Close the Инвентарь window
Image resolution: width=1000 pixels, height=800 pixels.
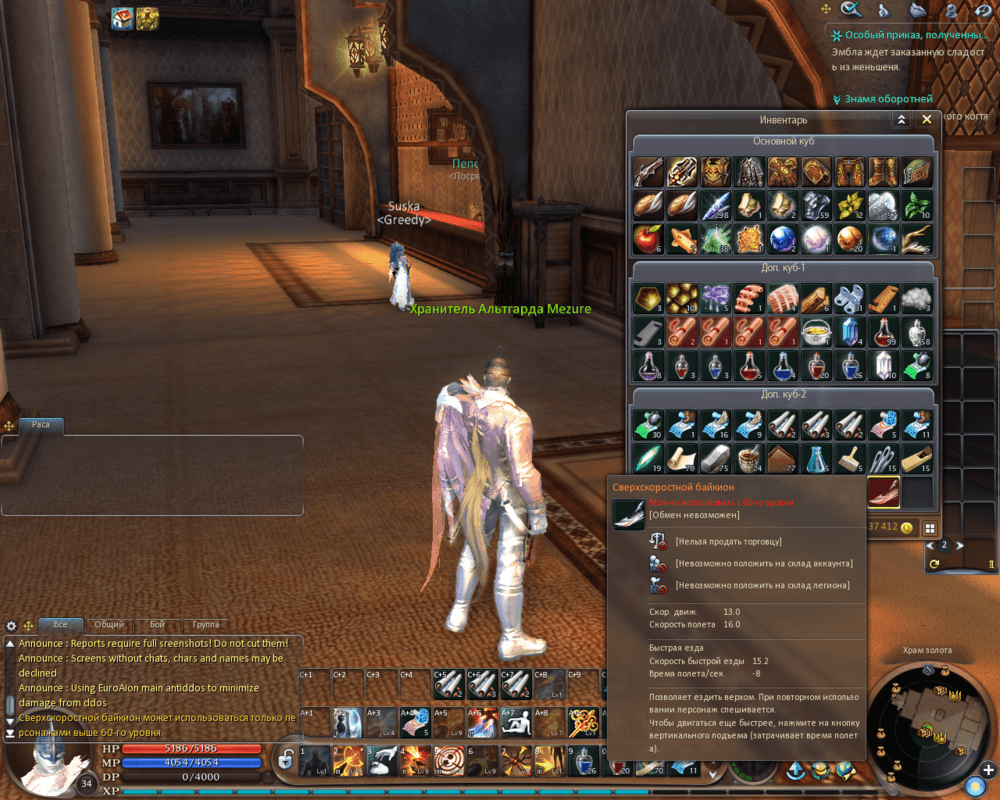927,119
